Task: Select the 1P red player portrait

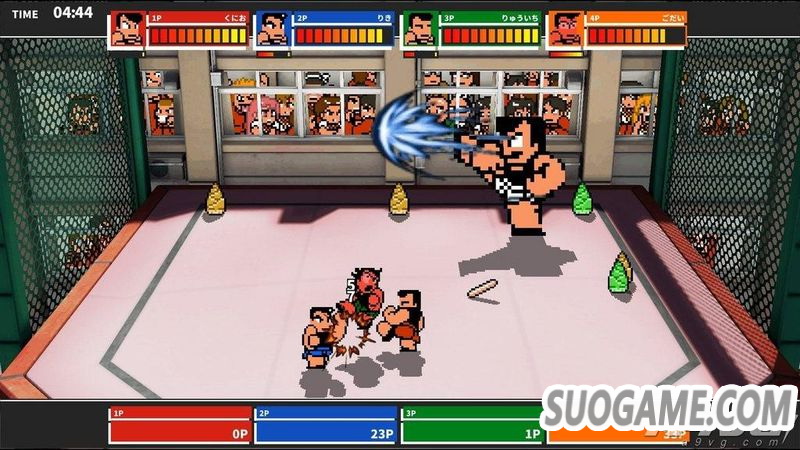Action: (126, 29)
